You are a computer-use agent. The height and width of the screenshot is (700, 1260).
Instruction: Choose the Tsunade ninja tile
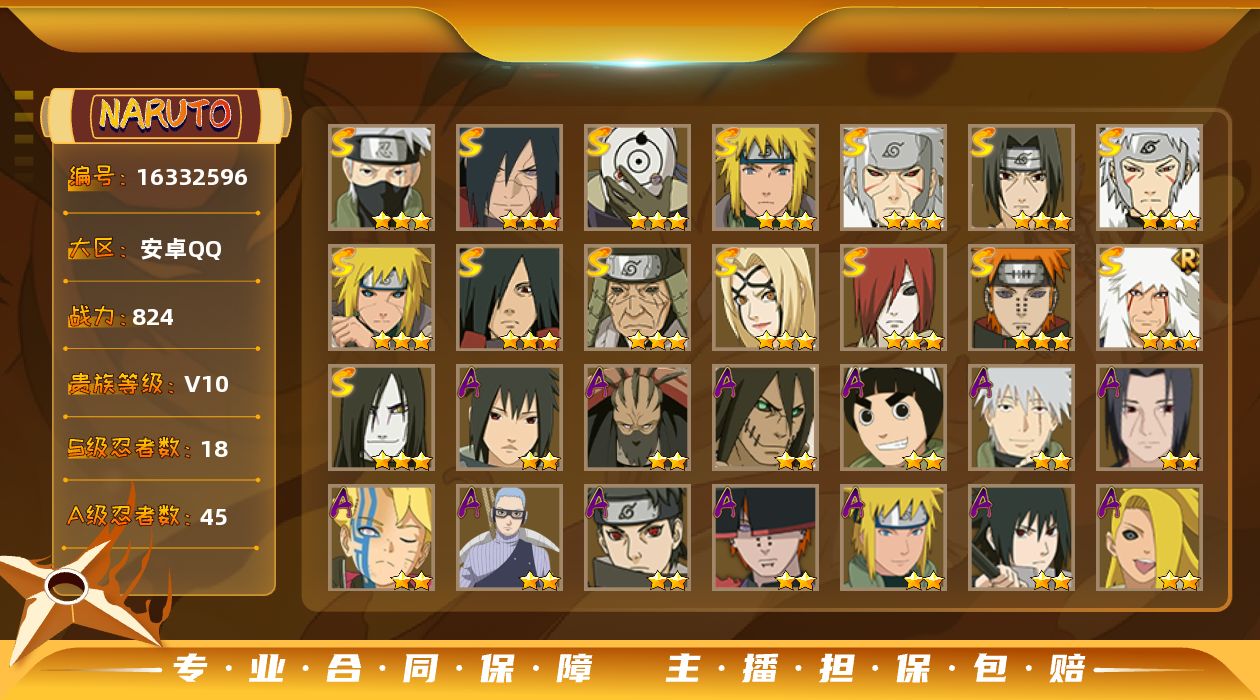pyautogui.click(x=765, y=297)
